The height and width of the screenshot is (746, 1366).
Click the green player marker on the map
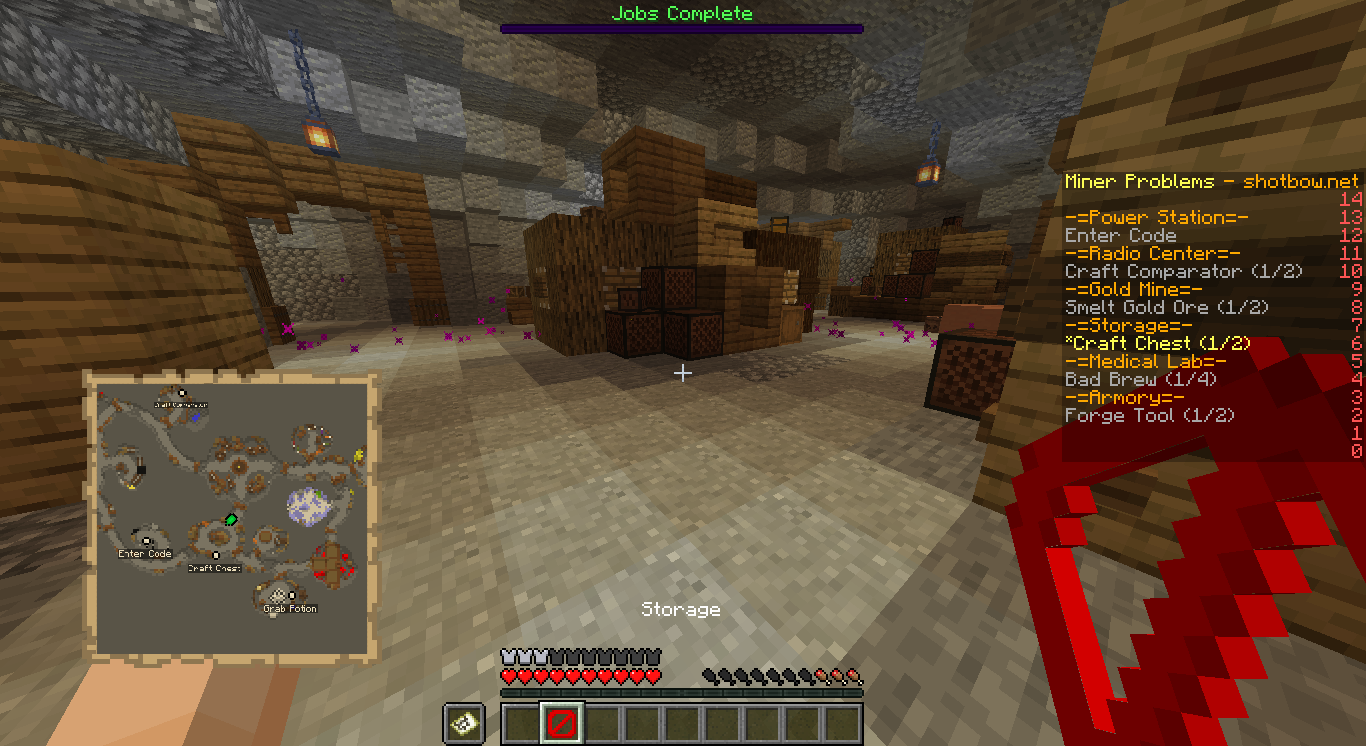(231, 519)
